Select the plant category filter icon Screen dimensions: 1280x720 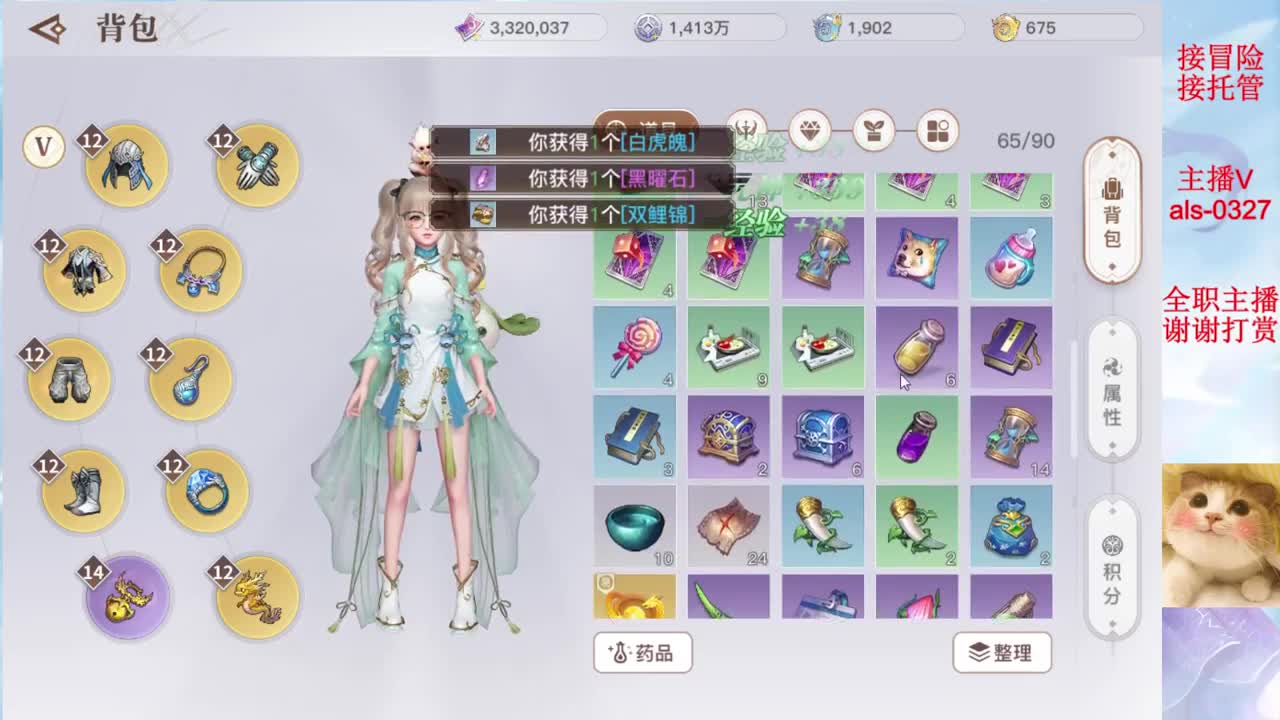click(x=873, y=131)
